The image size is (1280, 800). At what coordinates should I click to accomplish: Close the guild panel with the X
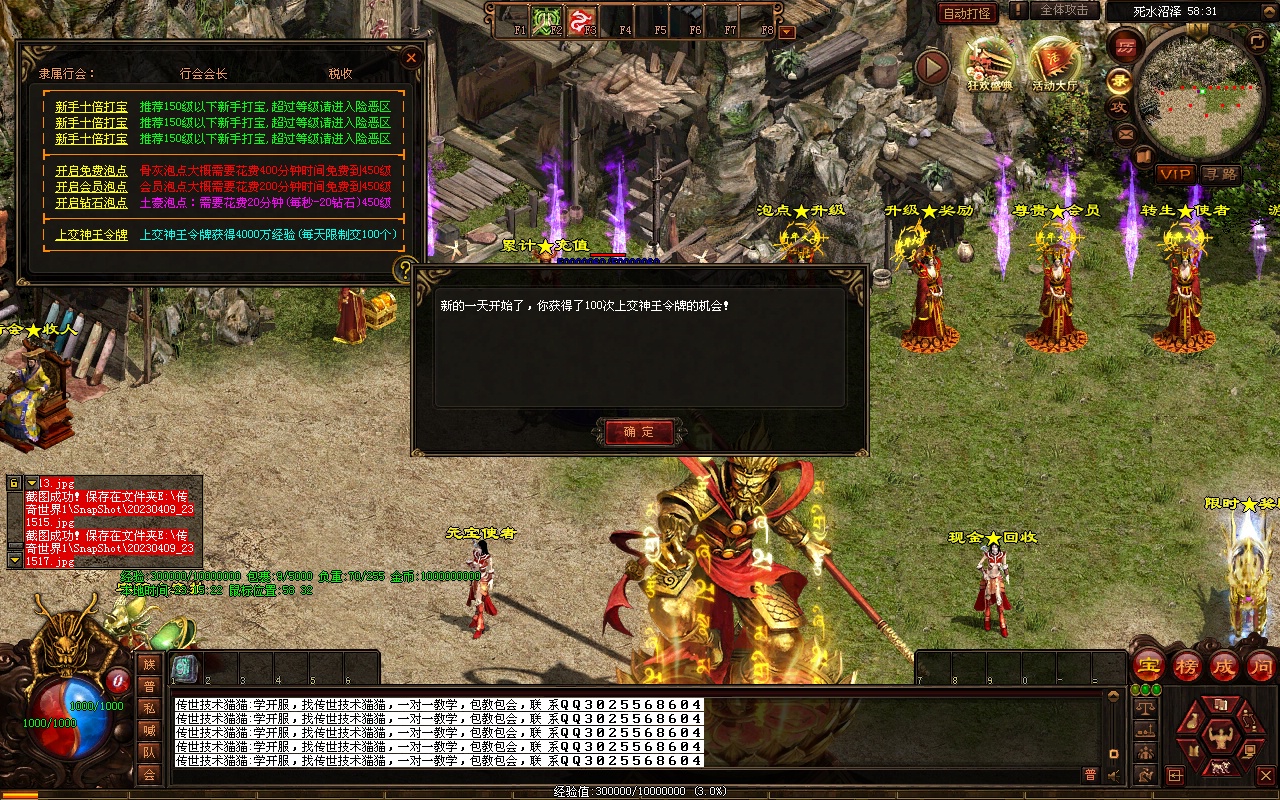[411, 58]
